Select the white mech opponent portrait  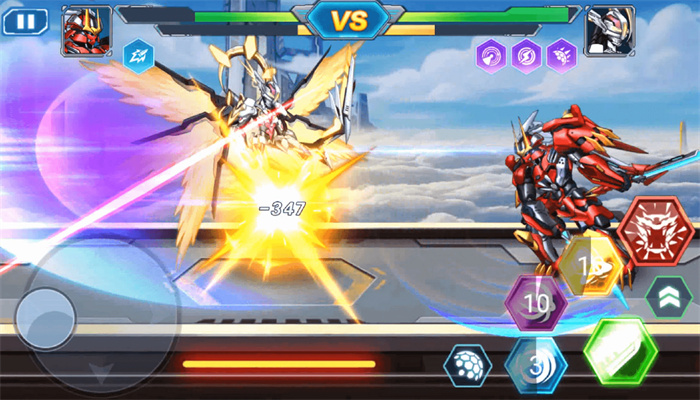tap(609, 30)
